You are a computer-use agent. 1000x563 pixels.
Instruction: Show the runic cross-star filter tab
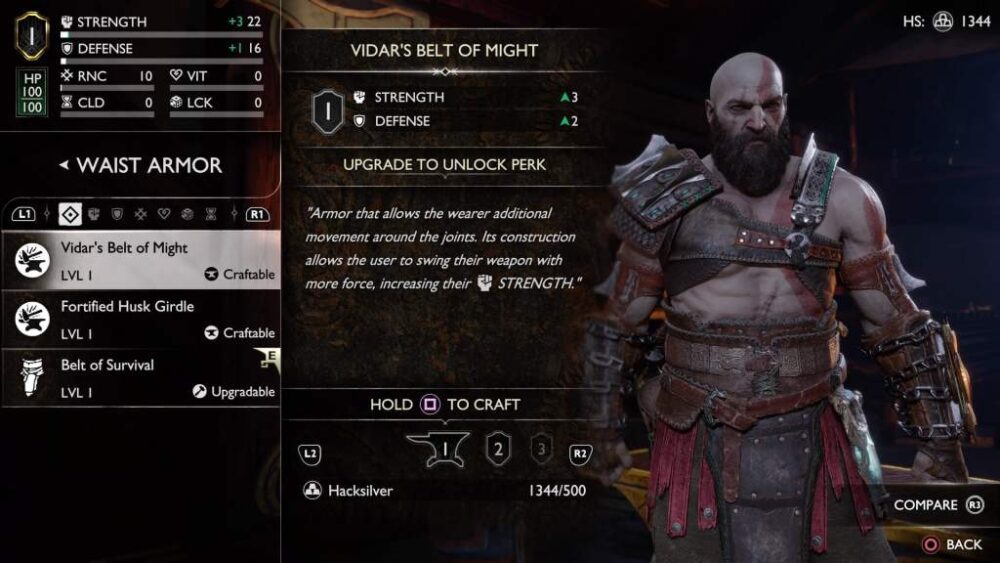tap(141, 213)
